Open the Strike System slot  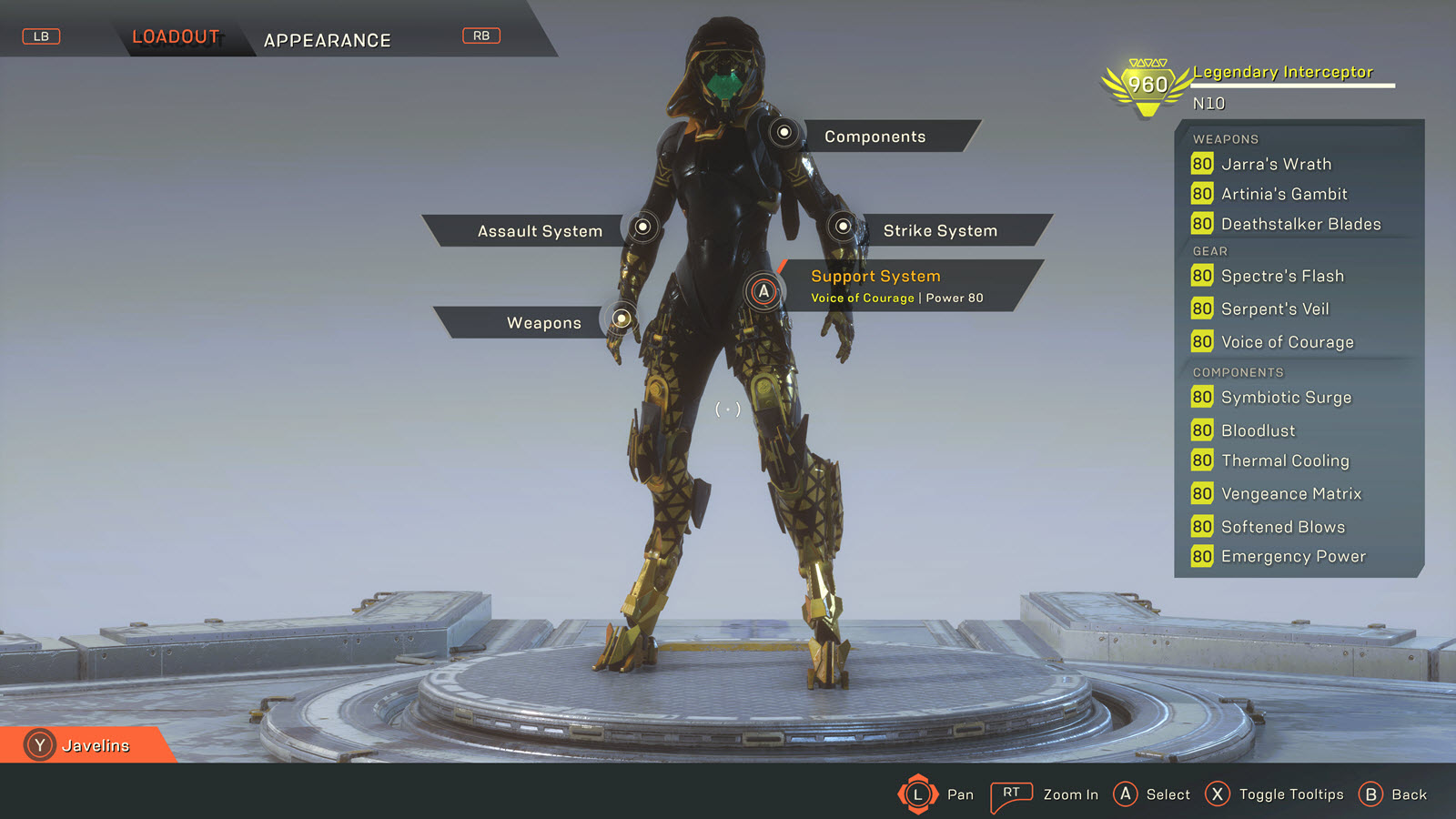(x=940, y=231)
